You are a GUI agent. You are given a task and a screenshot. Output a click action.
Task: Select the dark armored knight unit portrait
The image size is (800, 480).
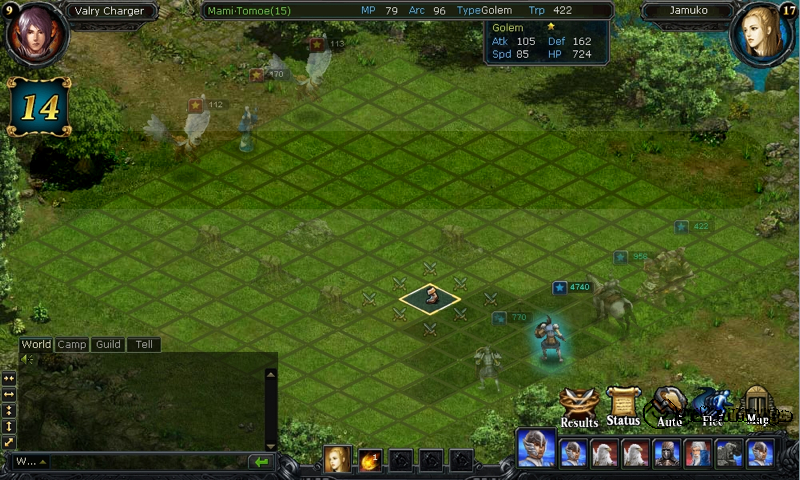(x=667, y=454)
